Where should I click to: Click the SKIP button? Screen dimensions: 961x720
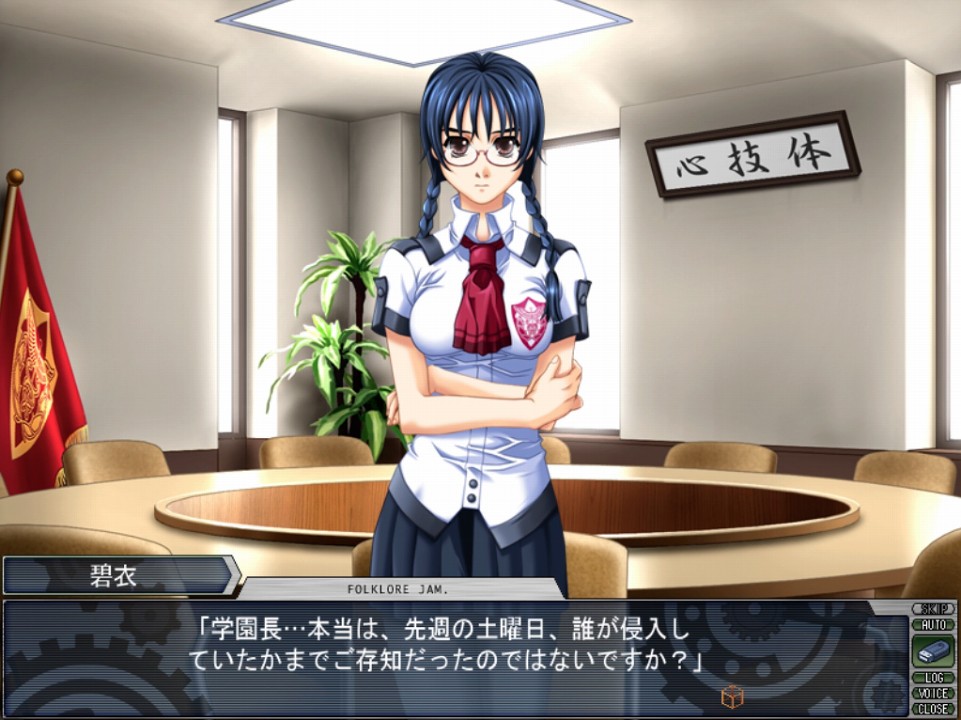point(933,608)
